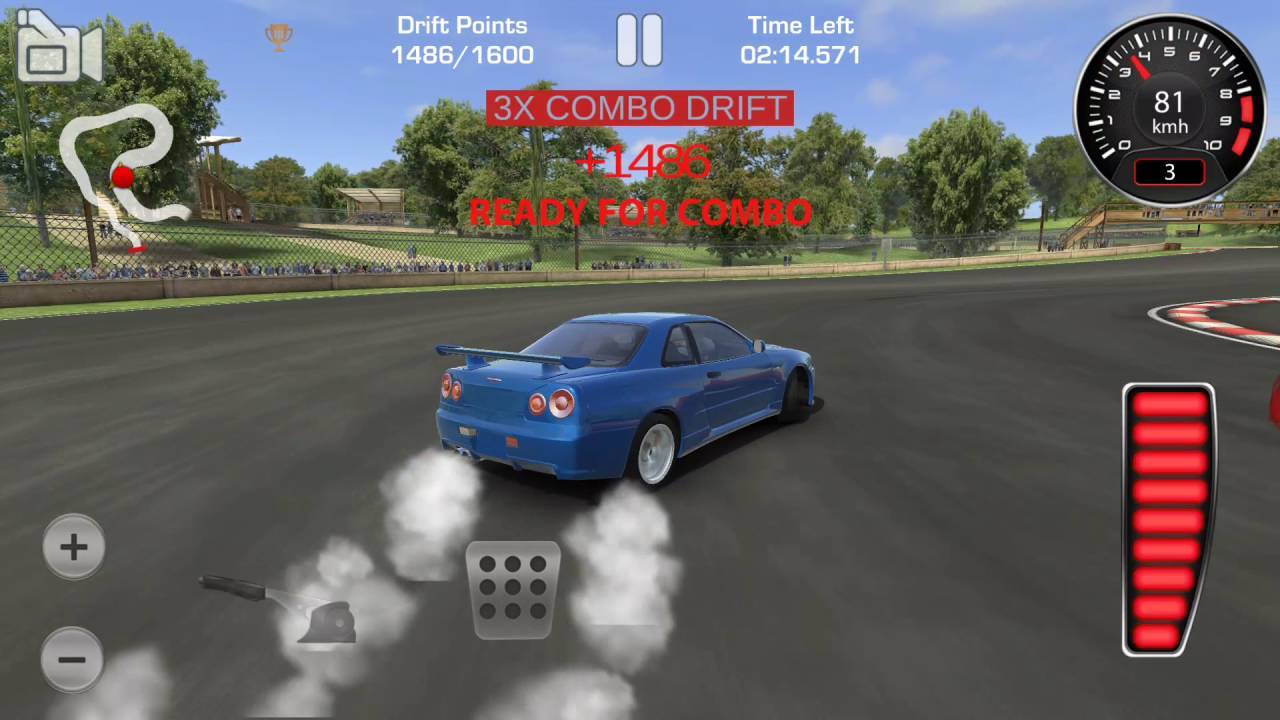
Task: Step on the brake pedal
Action: pyautogui.click(x=513, y=589)
